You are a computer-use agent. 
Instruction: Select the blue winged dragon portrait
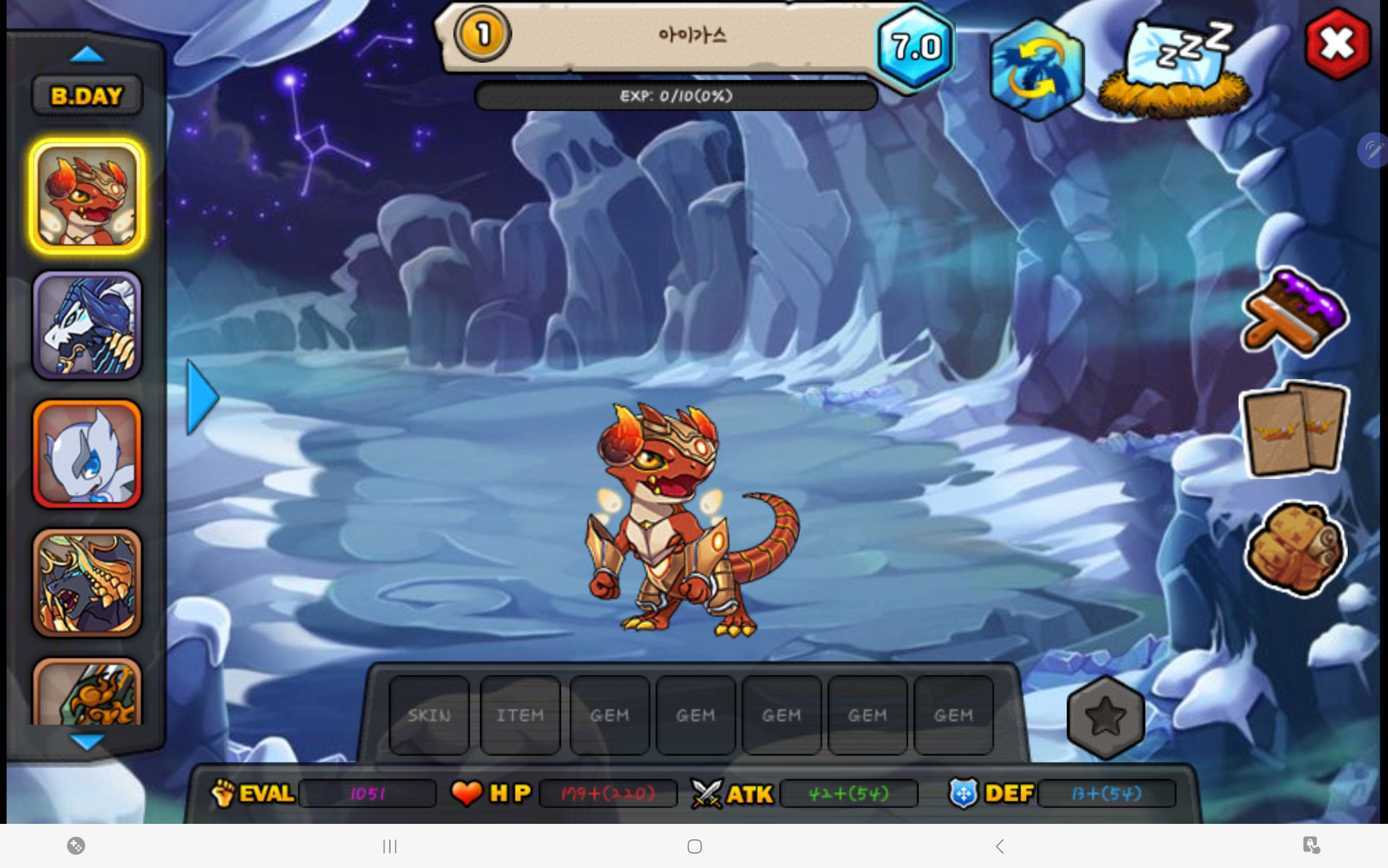click(x=87, y=325)
